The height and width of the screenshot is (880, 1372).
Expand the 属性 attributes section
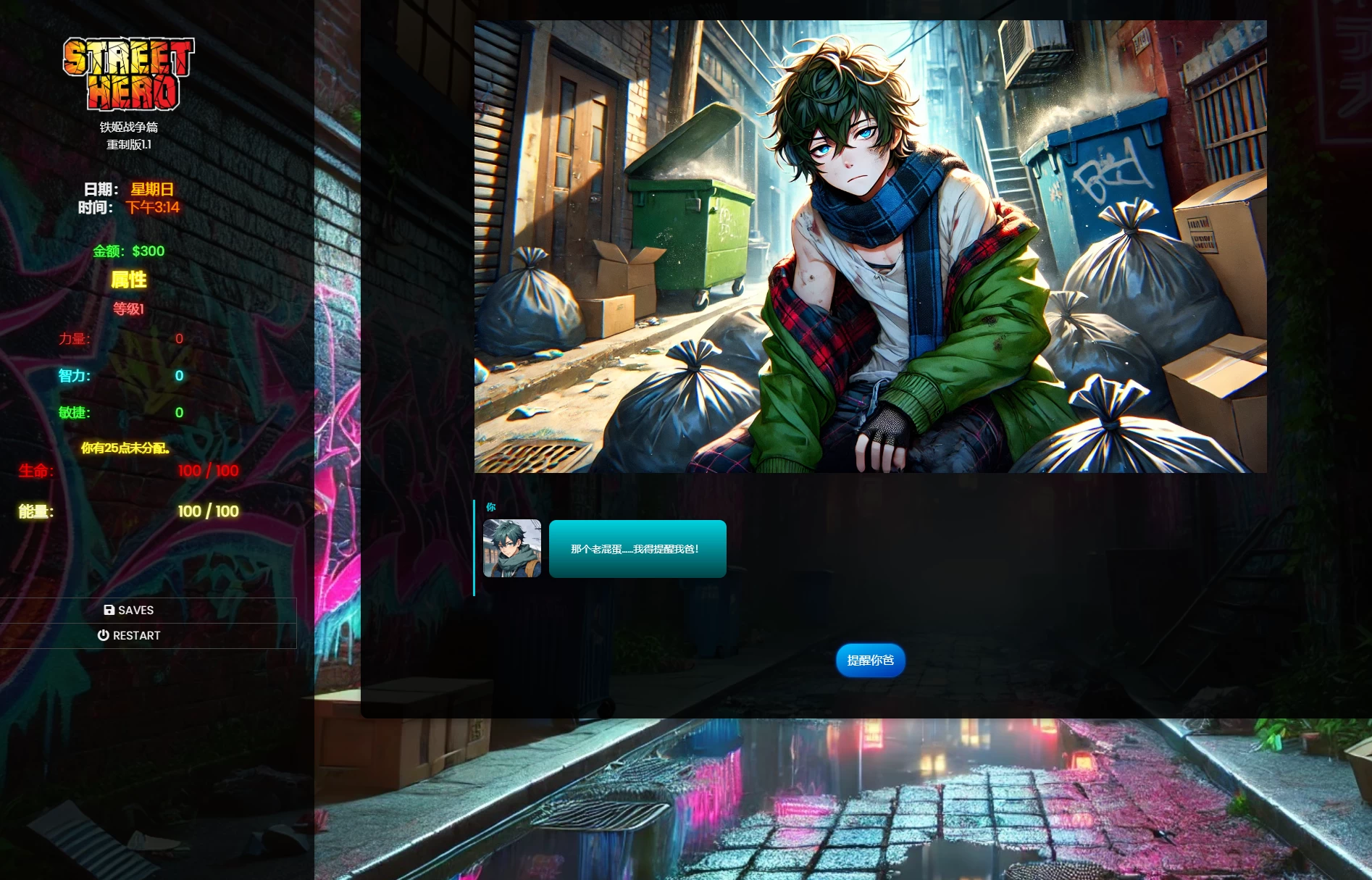click(130, 280)
